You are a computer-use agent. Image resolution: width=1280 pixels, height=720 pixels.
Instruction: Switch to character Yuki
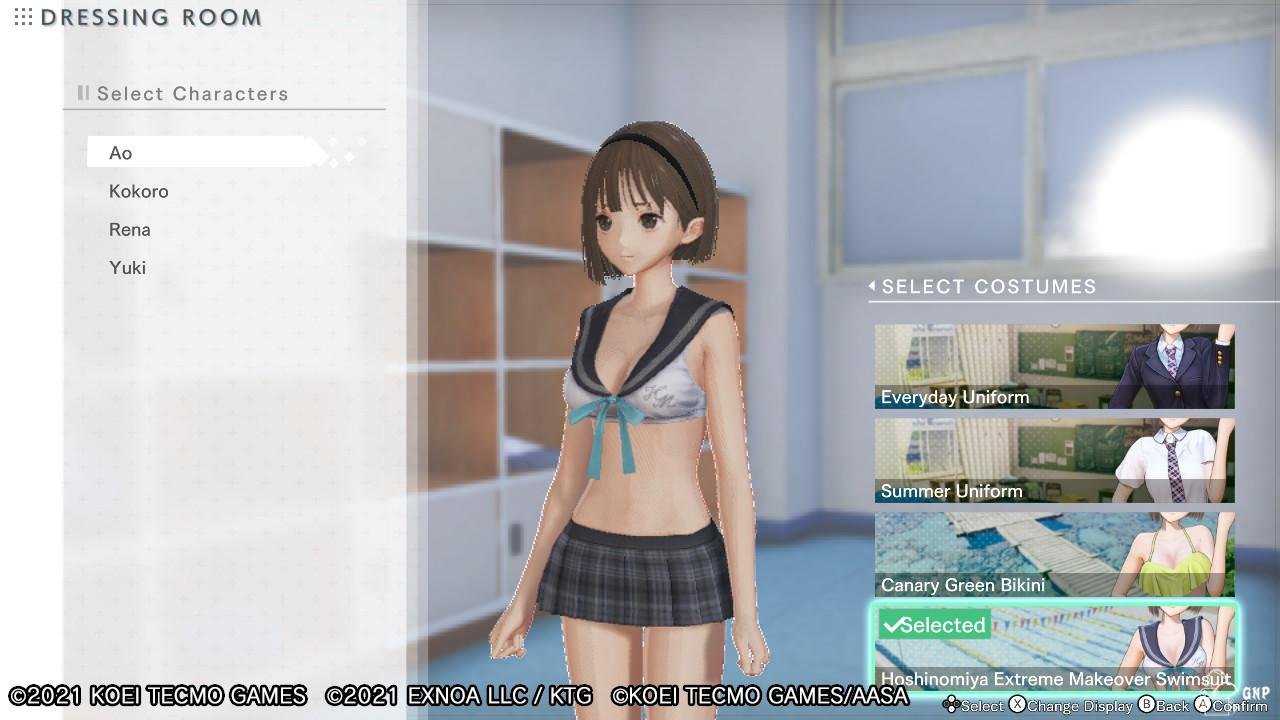128,267
